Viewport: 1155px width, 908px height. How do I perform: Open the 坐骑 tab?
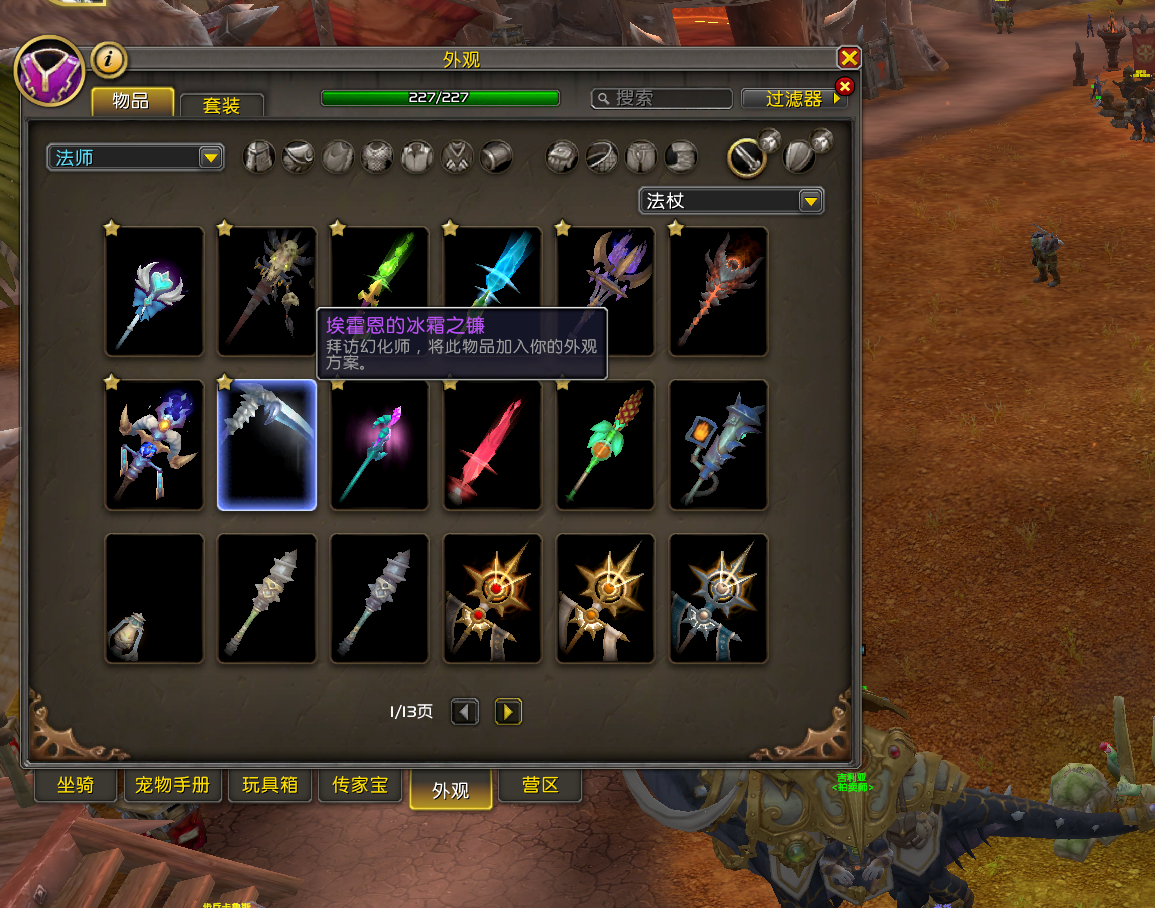[75, 785]
